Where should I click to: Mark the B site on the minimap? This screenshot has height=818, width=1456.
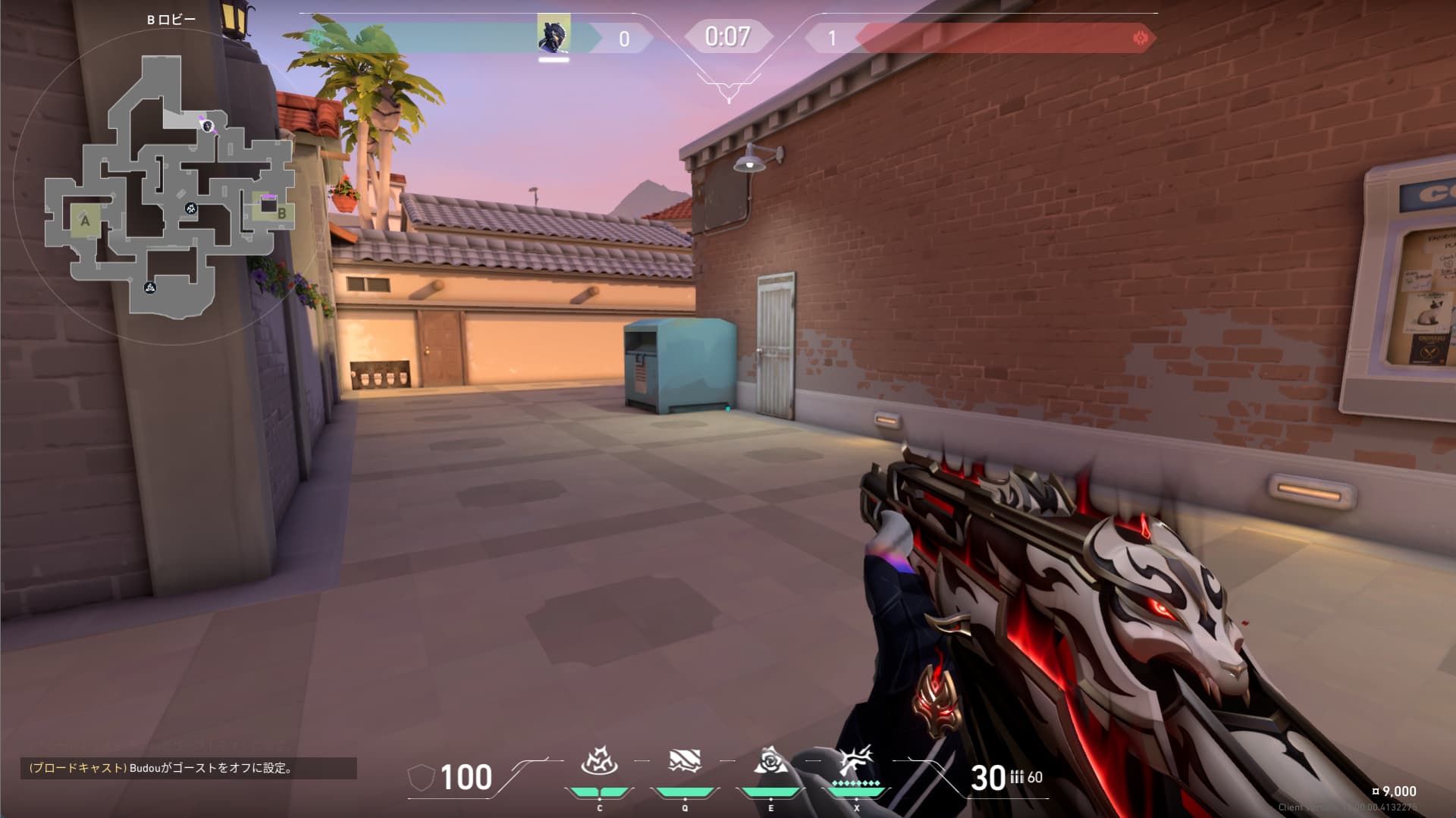(x=281, y=213)
